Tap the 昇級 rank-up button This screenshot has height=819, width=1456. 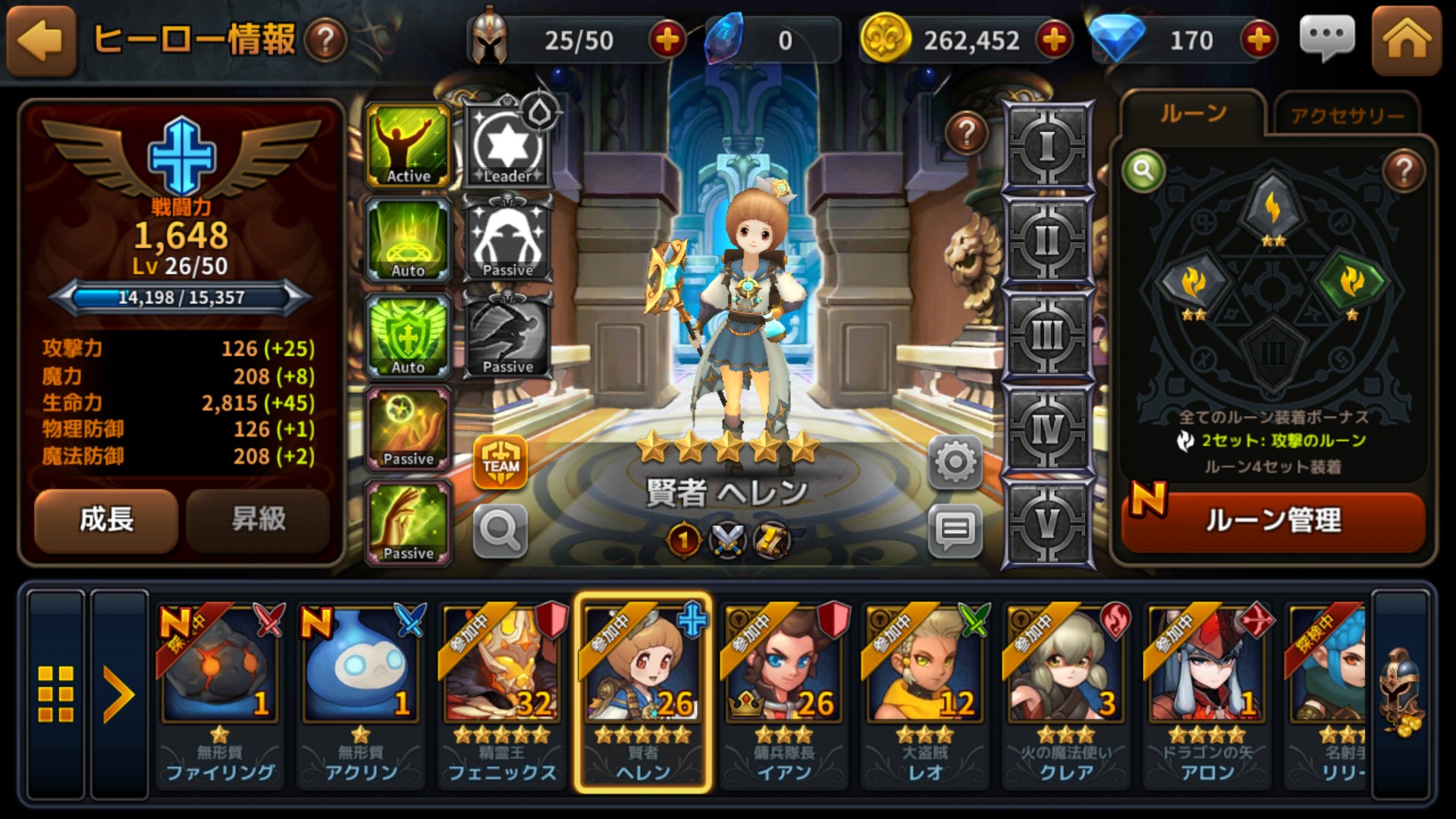tap(258, 520)
